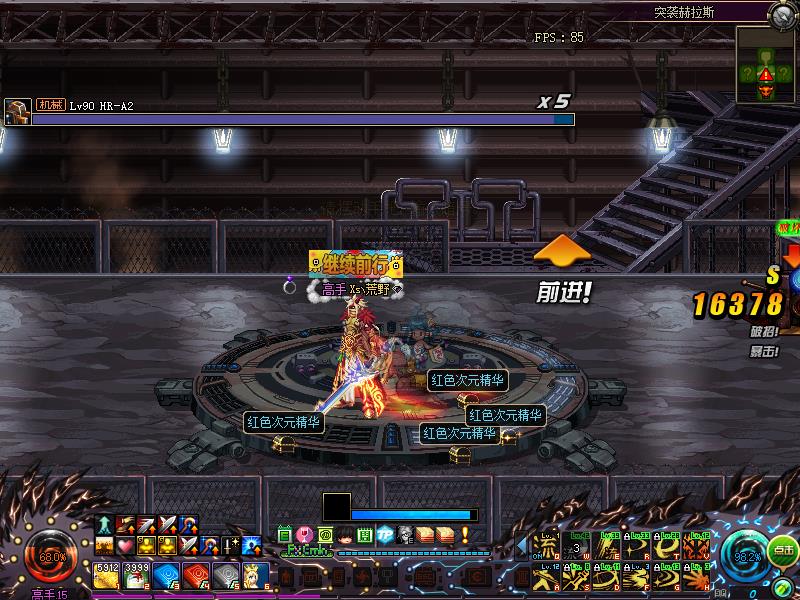Open the dungeon minimap panel
This screenshot has width=800, height=600.
click(766, 64)
